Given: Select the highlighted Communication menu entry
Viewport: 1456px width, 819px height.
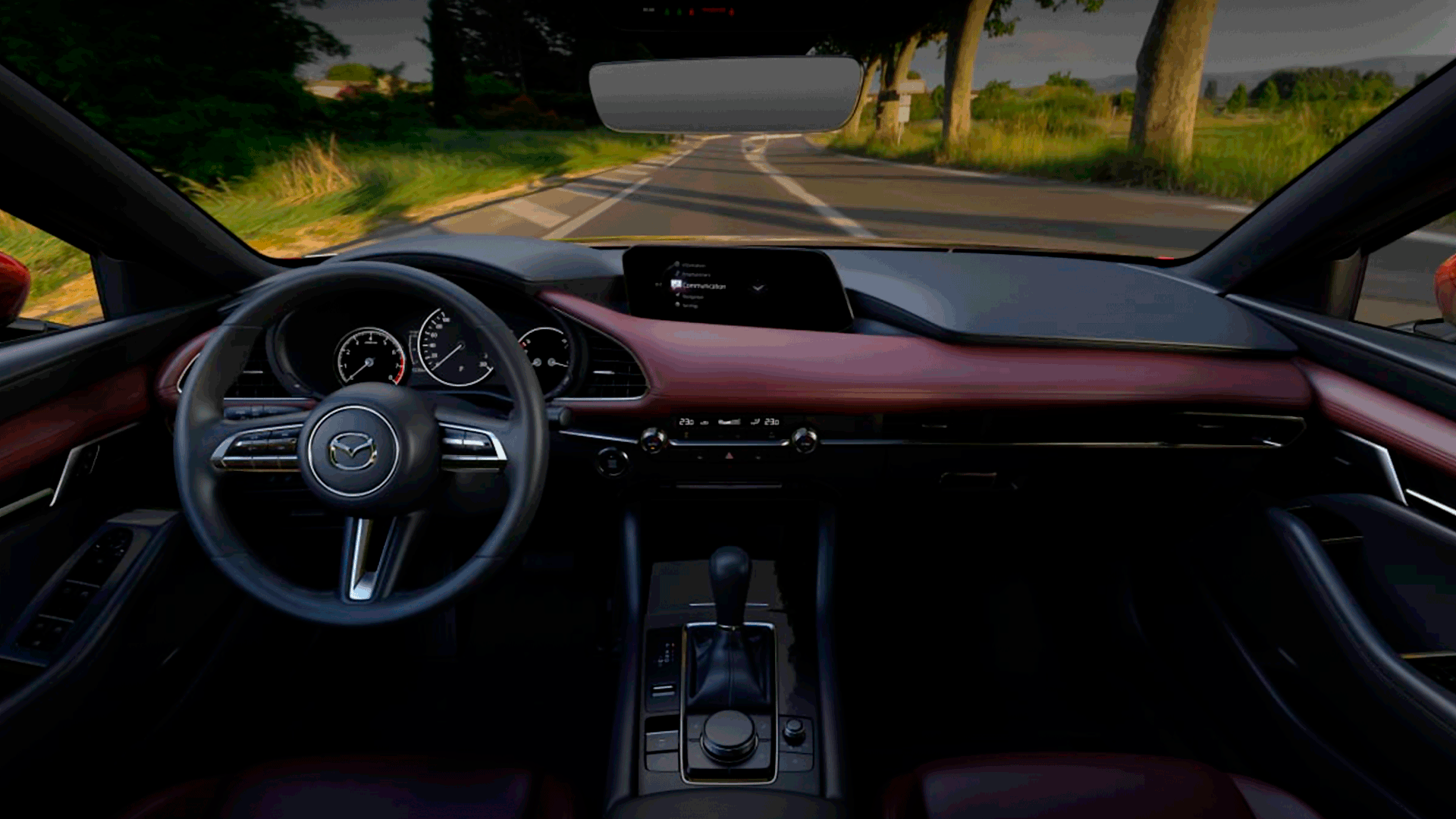Looking at the screenshot, I should pyautogui.click(x=703, y=286).
